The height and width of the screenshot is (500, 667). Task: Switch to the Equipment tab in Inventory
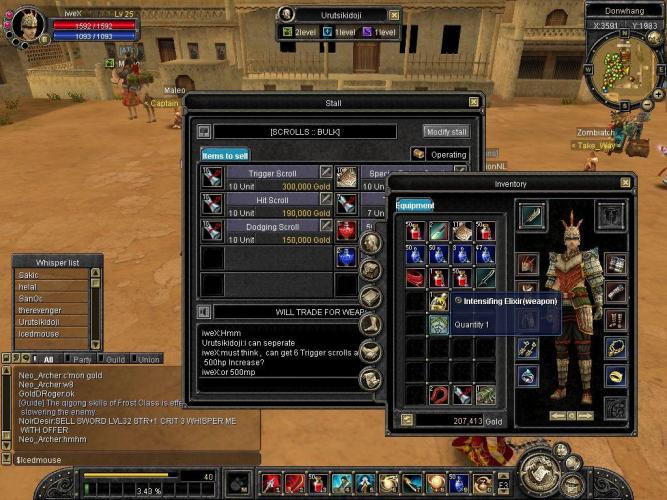(x=414, y=205)
